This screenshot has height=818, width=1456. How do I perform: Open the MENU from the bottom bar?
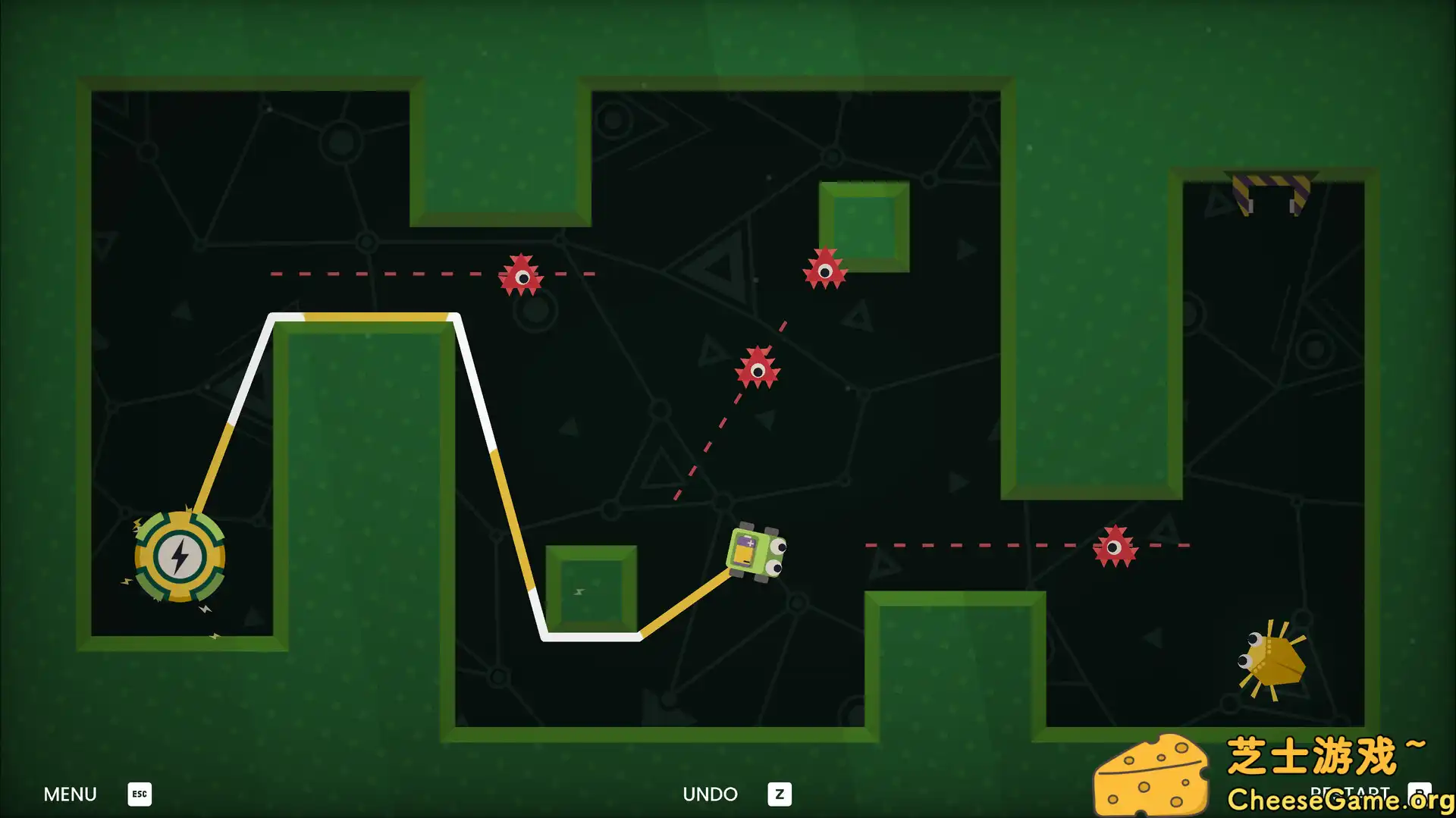[70, 794]
